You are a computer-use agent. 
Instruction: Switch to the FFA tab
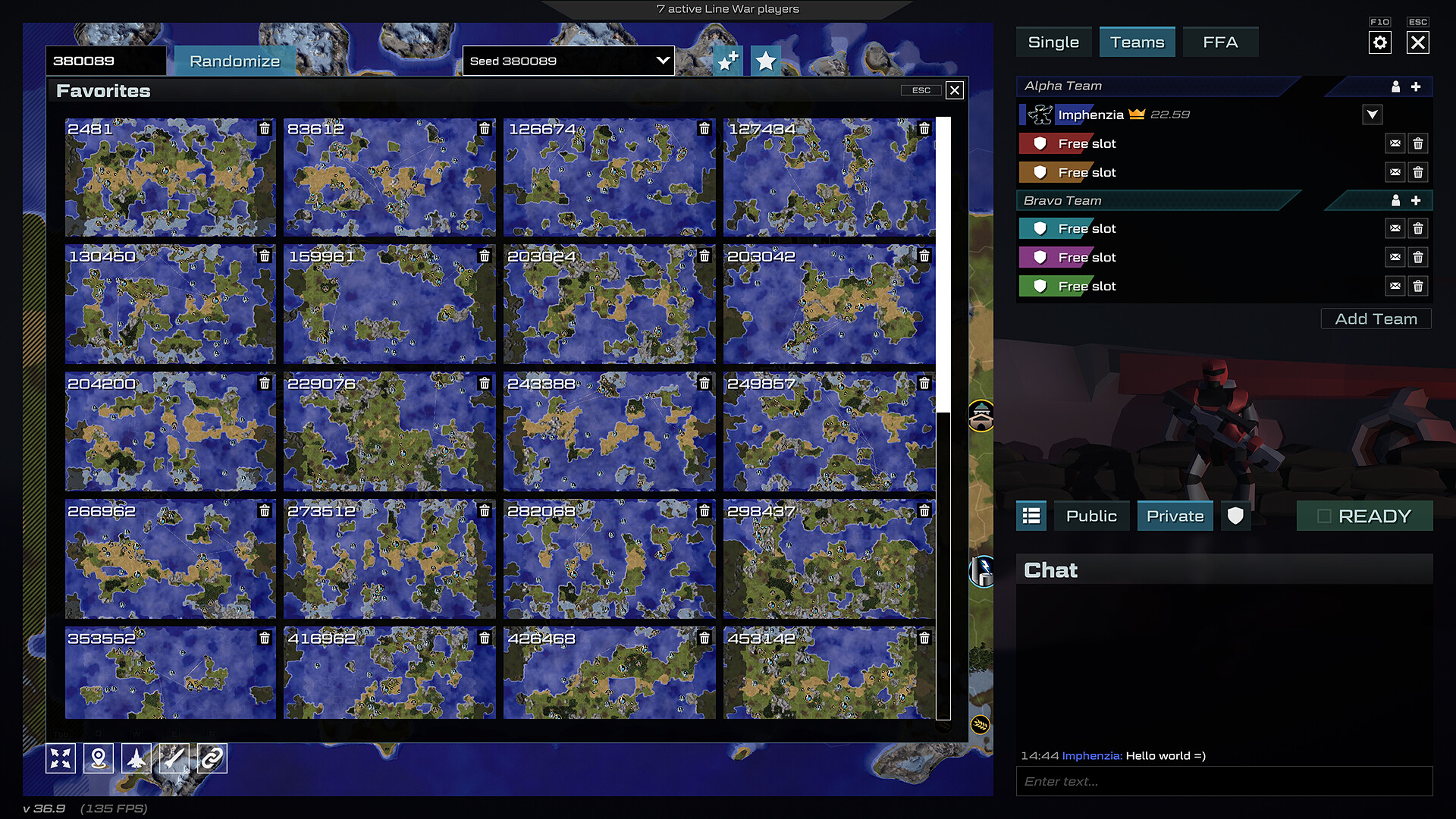1220,42
